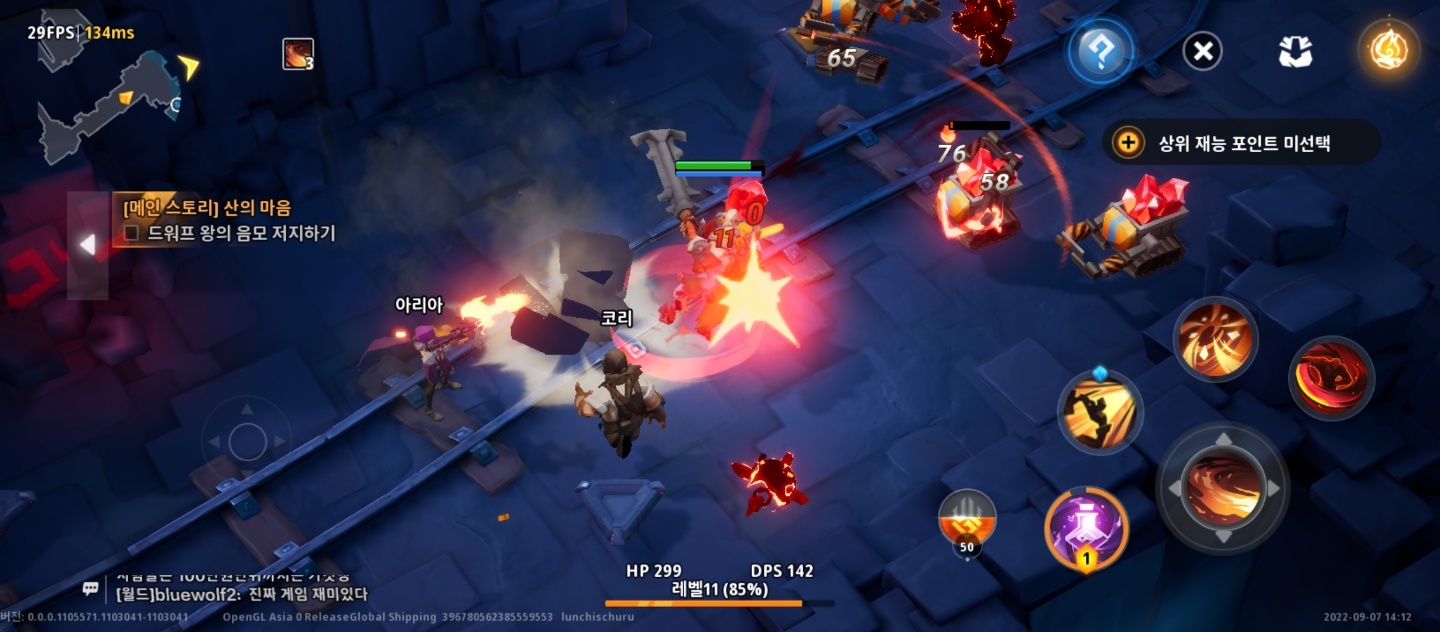Click the round X close button
1440x632 pixels.
tap(1202, 50)
